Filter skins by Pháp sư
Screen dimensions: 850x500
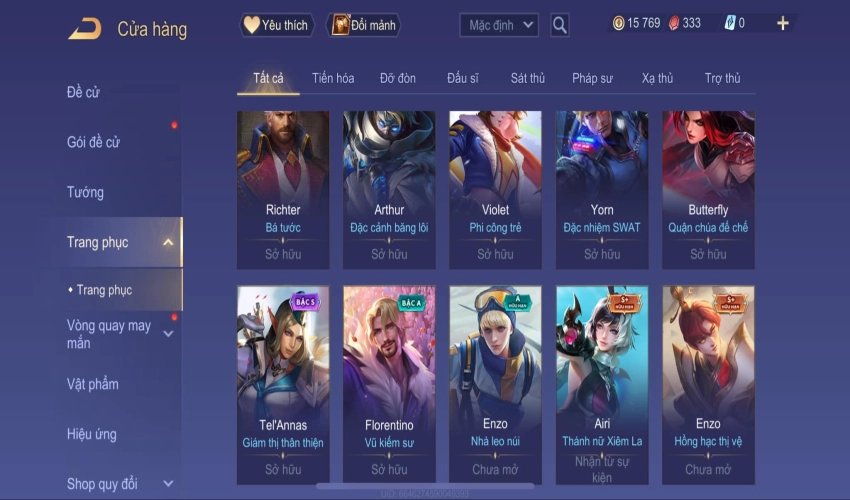[593, 78]
